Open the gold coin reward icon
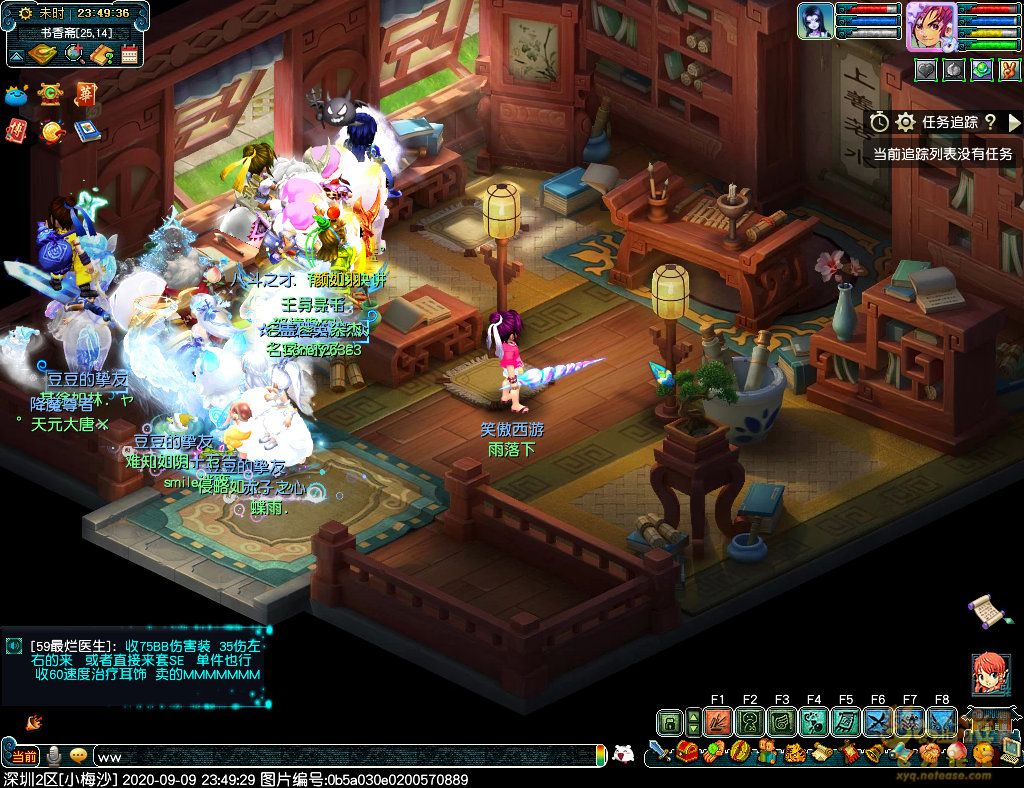 click(52, 131)
